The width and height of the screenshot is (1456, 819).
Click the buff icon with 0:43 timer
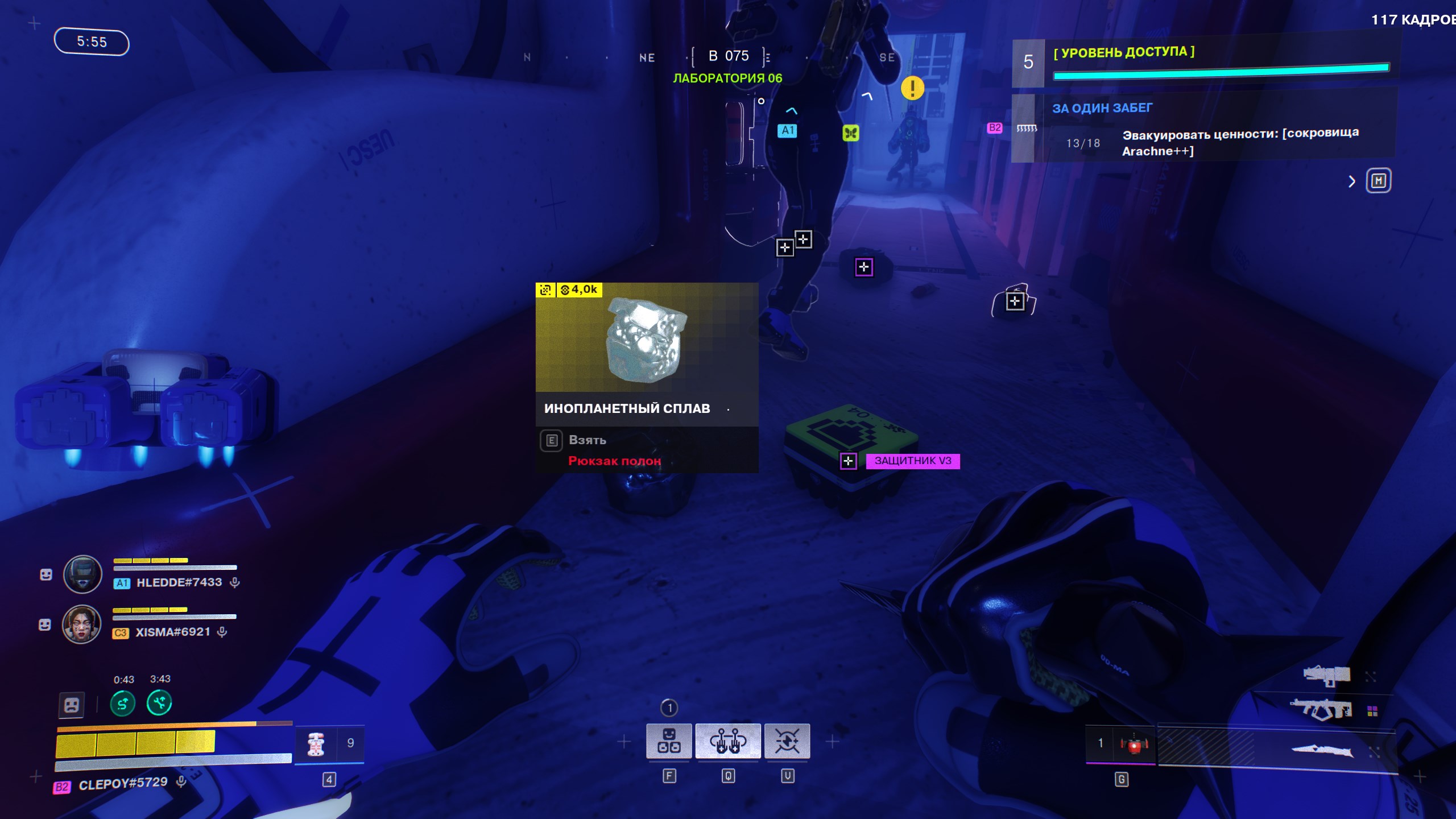click(123, 704)
